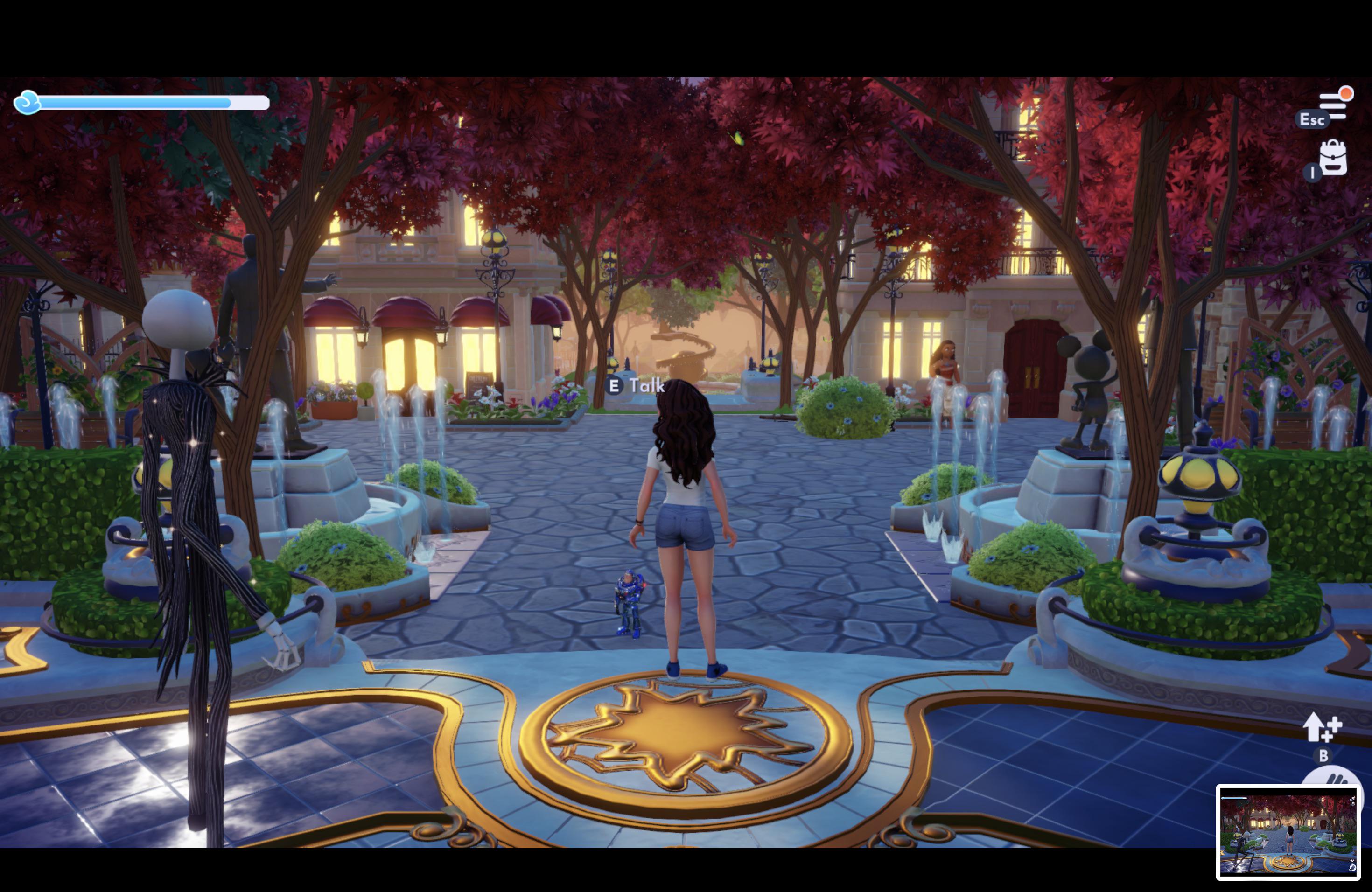
Task: Click the 'B' key badge under the arrow icon
Action: (x=1323, y=755)
